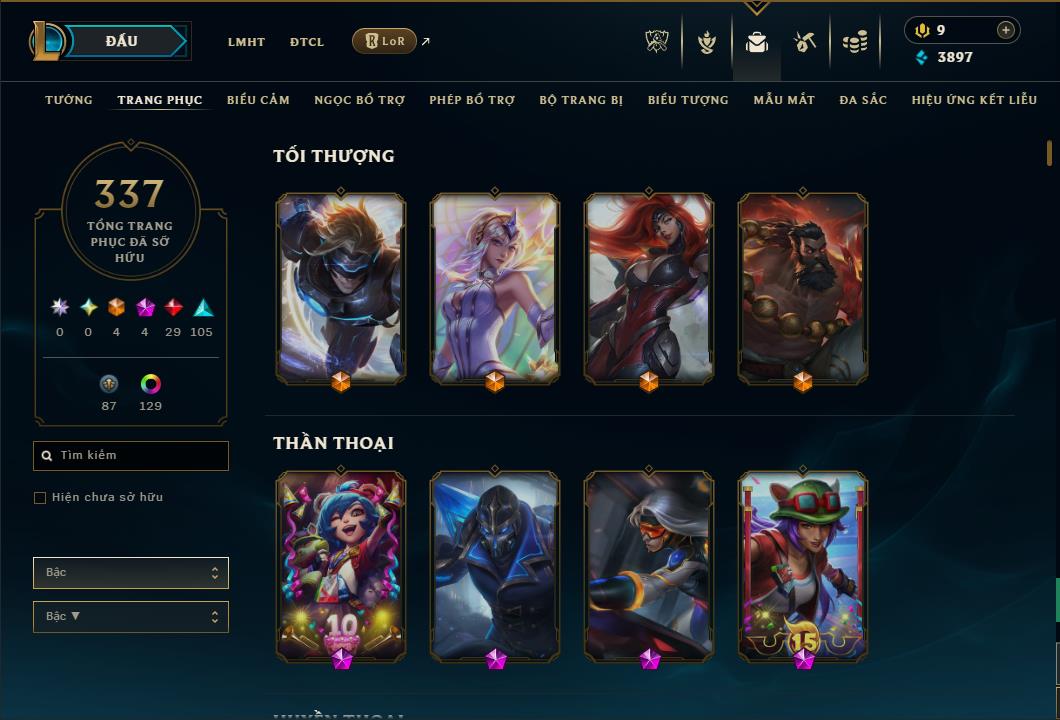
Task: Open the stacked coins store icon
Action: pyautogui.click(x=854, y=42)
